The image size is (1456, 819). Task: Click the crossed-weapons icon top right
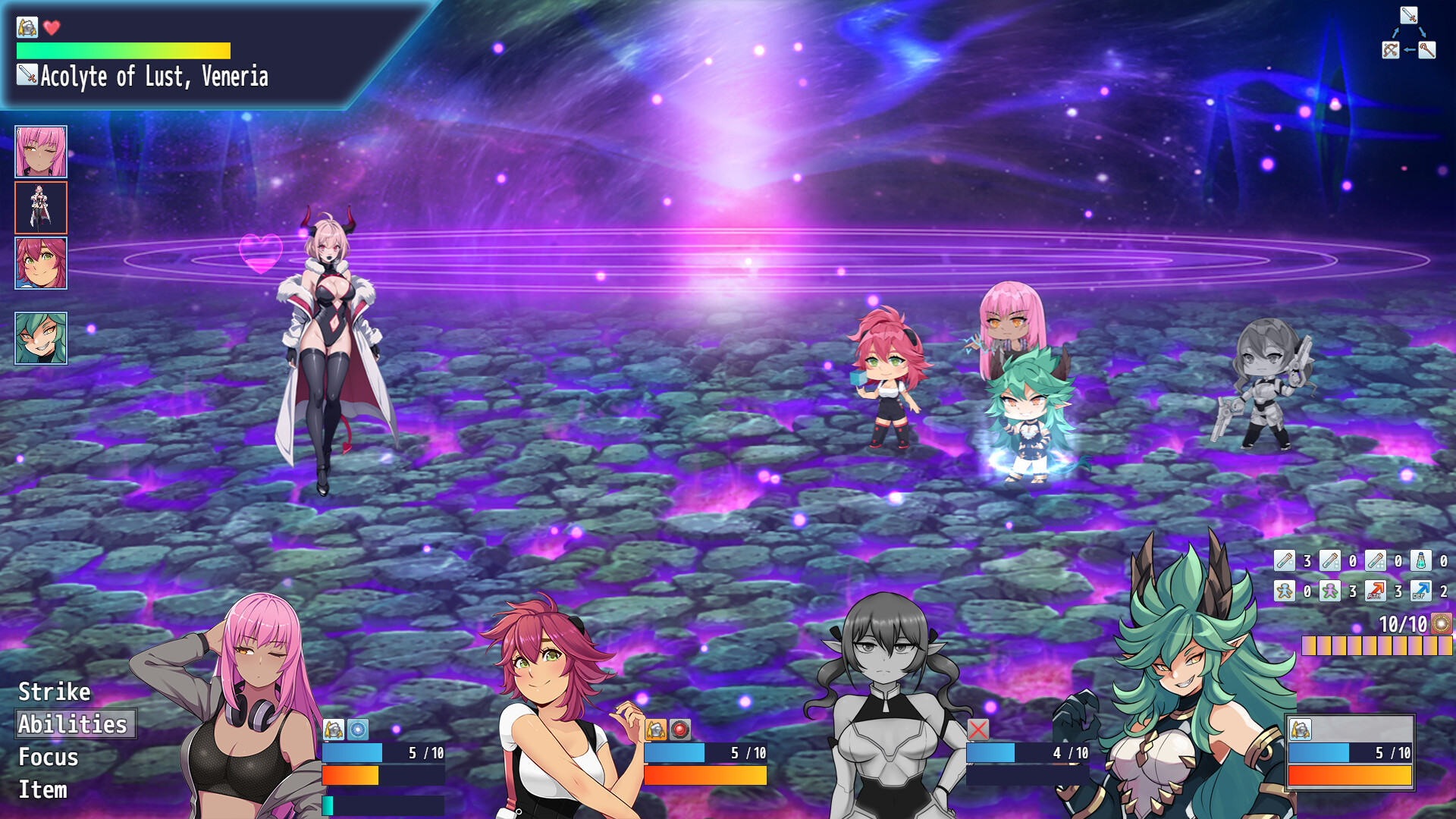tap(1391, 50)
